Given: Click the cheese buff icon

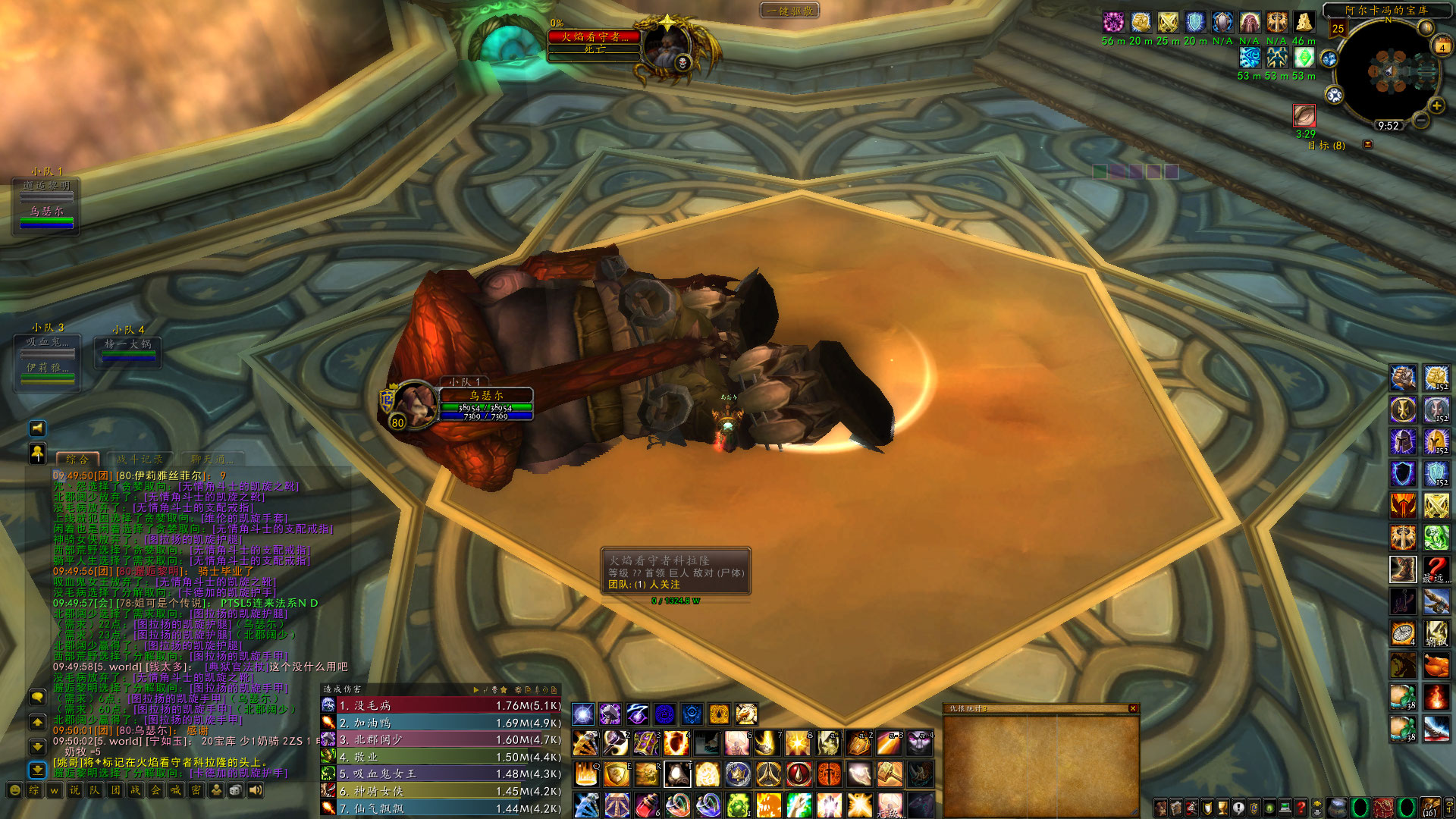Looking at the screenshot, I should coord(1304,22).
